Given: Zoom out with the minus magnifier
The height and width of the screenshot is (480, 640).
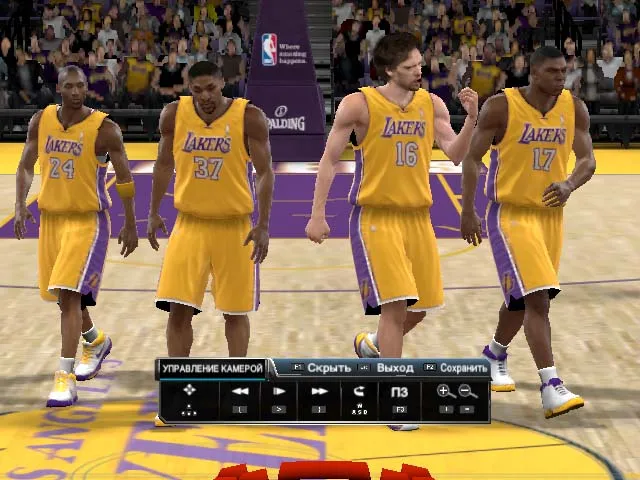Looking at the screenshot, I should pos(468,392).
